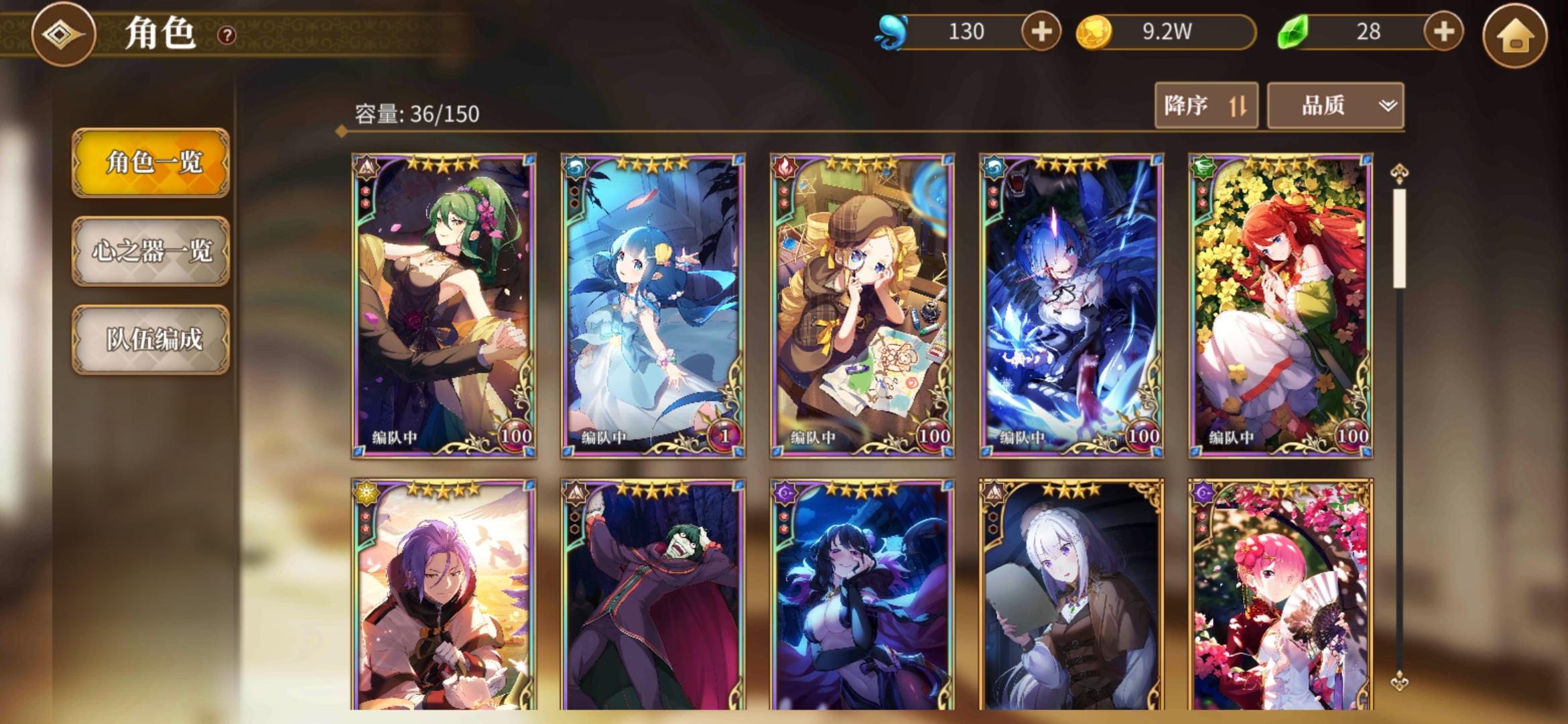Click the light element icon on purple-haired man's card
The width and height of the screenshot is (1568, 724).
tap(366, 493)
